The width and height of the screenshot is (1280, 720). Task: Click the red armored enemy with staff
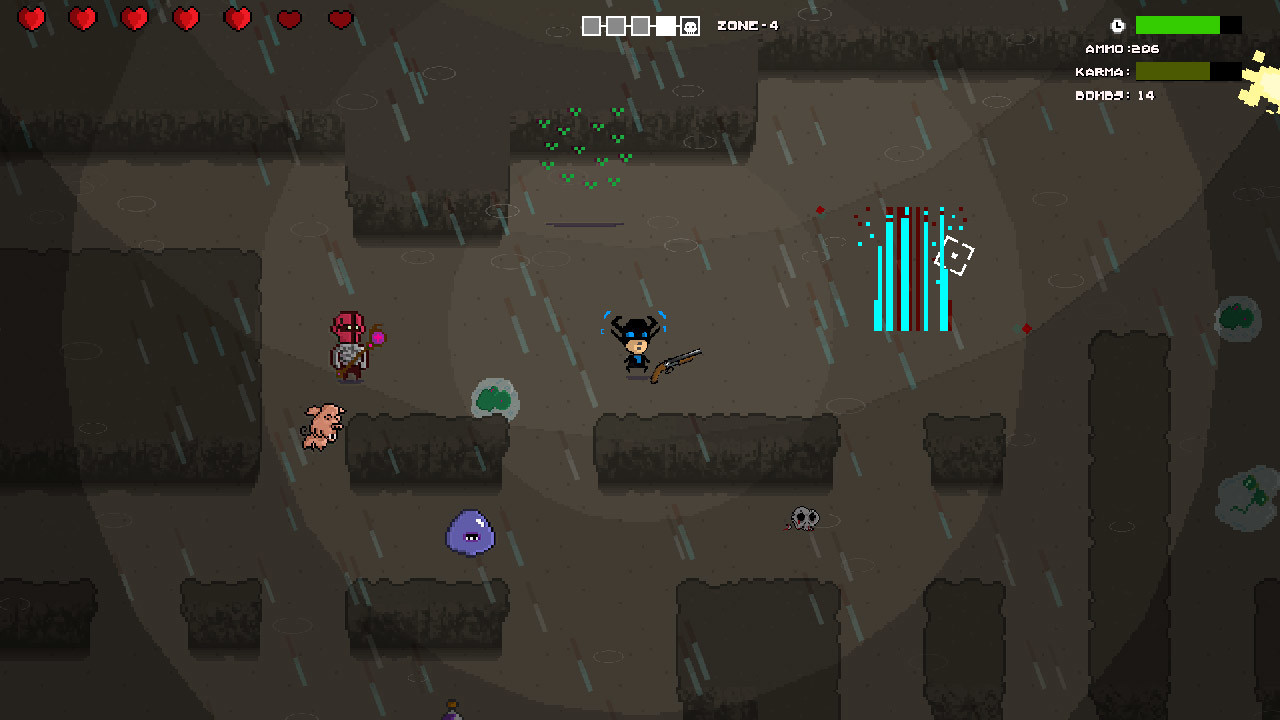pyautogui.click(x=348, y=345)
